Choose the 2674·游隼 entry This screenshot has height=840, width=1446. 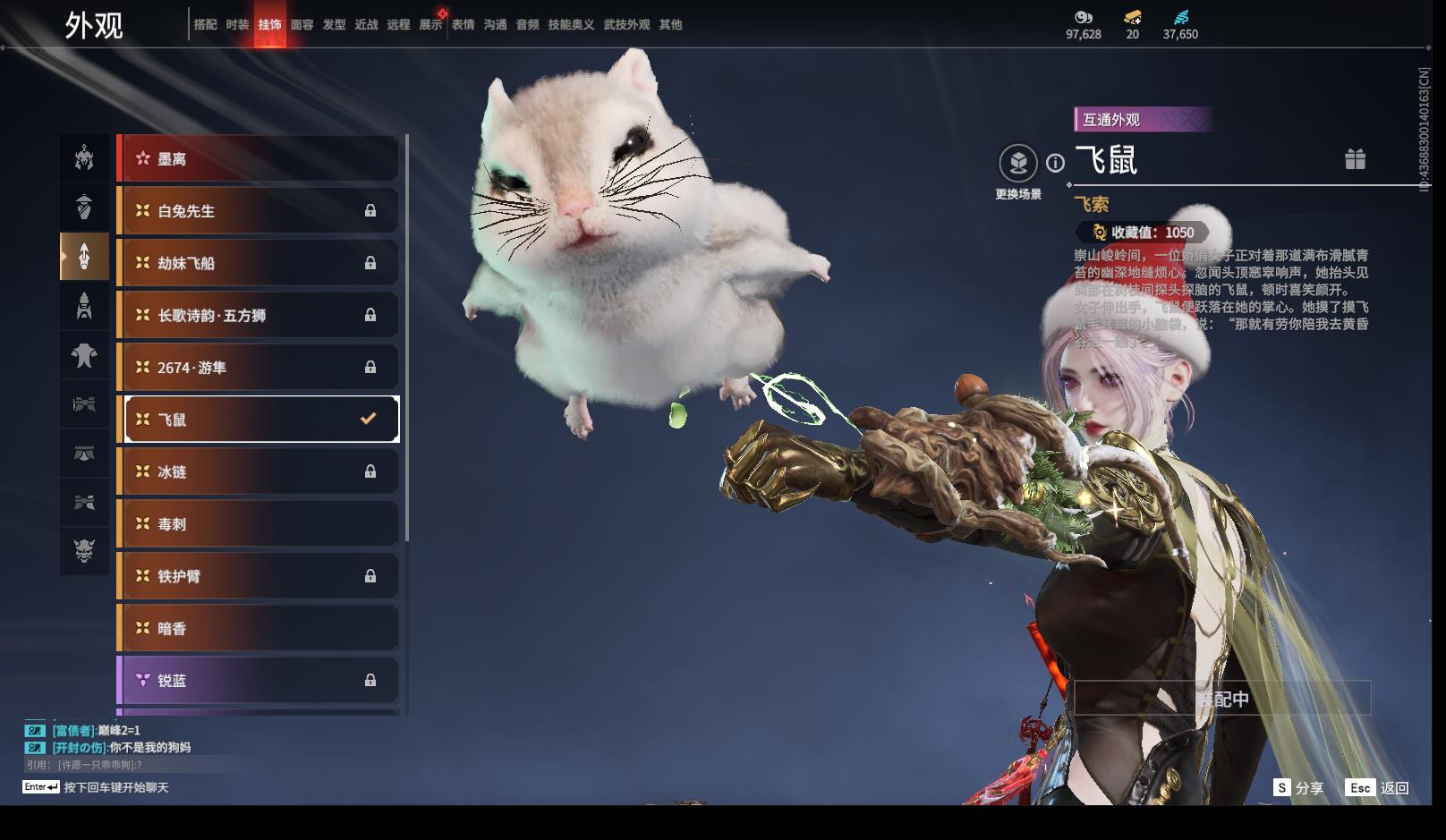click(259, 368)
